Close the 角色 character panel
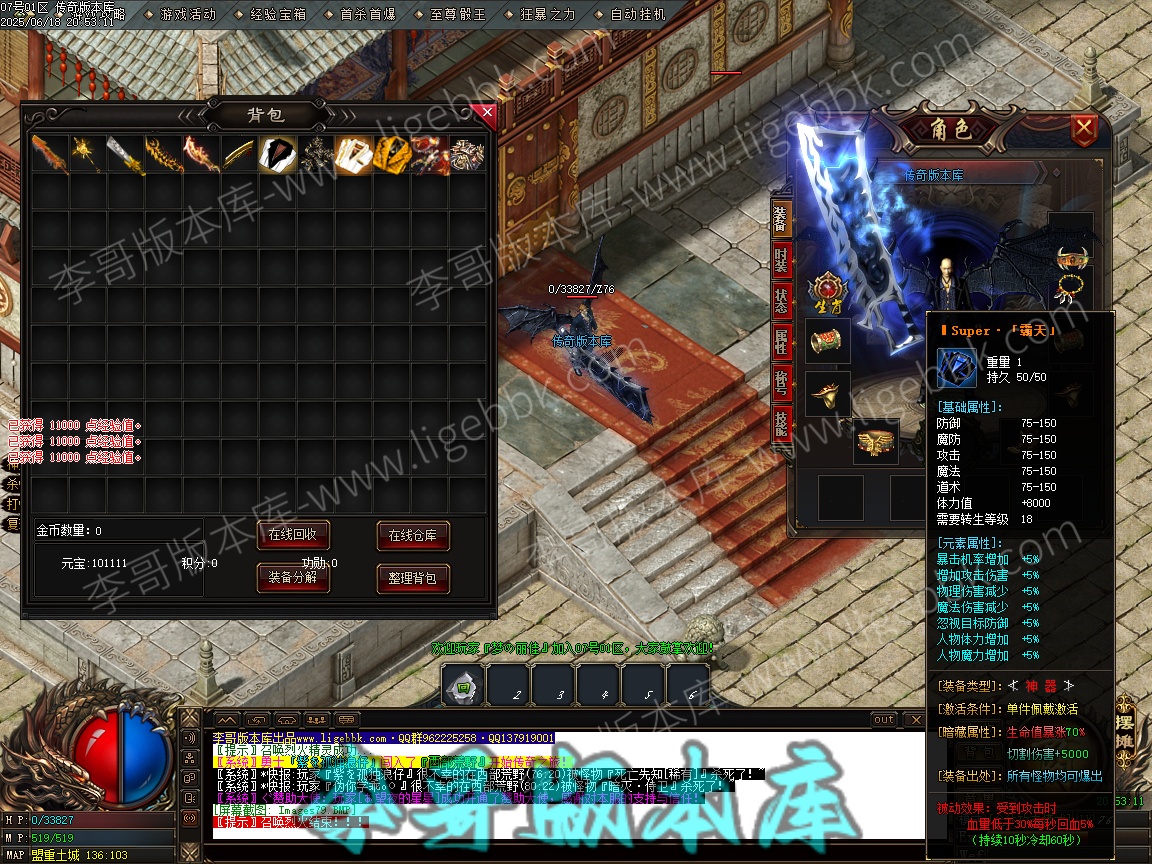 tap(1083, 129)
